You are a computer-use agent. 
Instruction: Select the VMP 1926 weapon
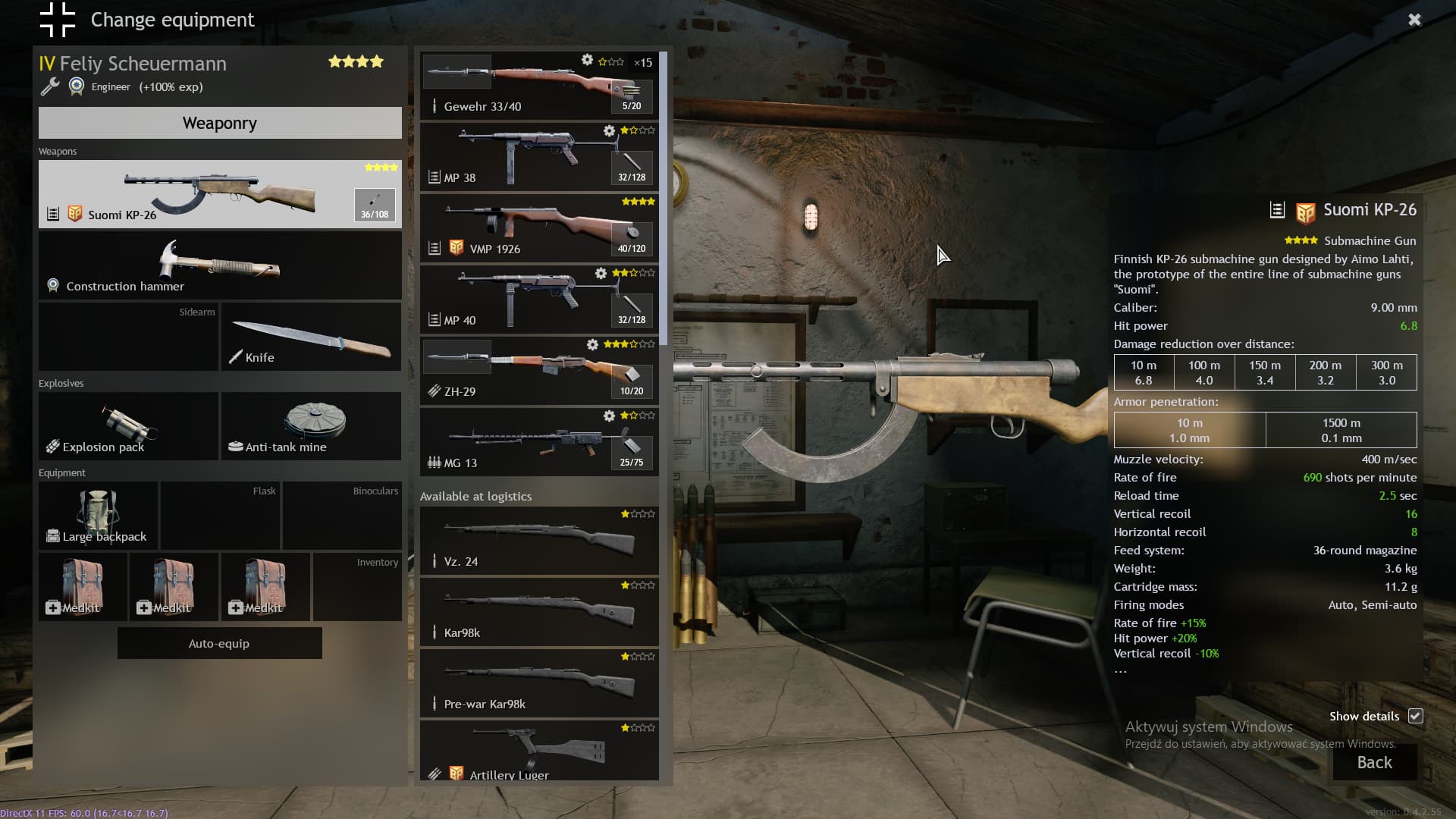pos(539,228)
